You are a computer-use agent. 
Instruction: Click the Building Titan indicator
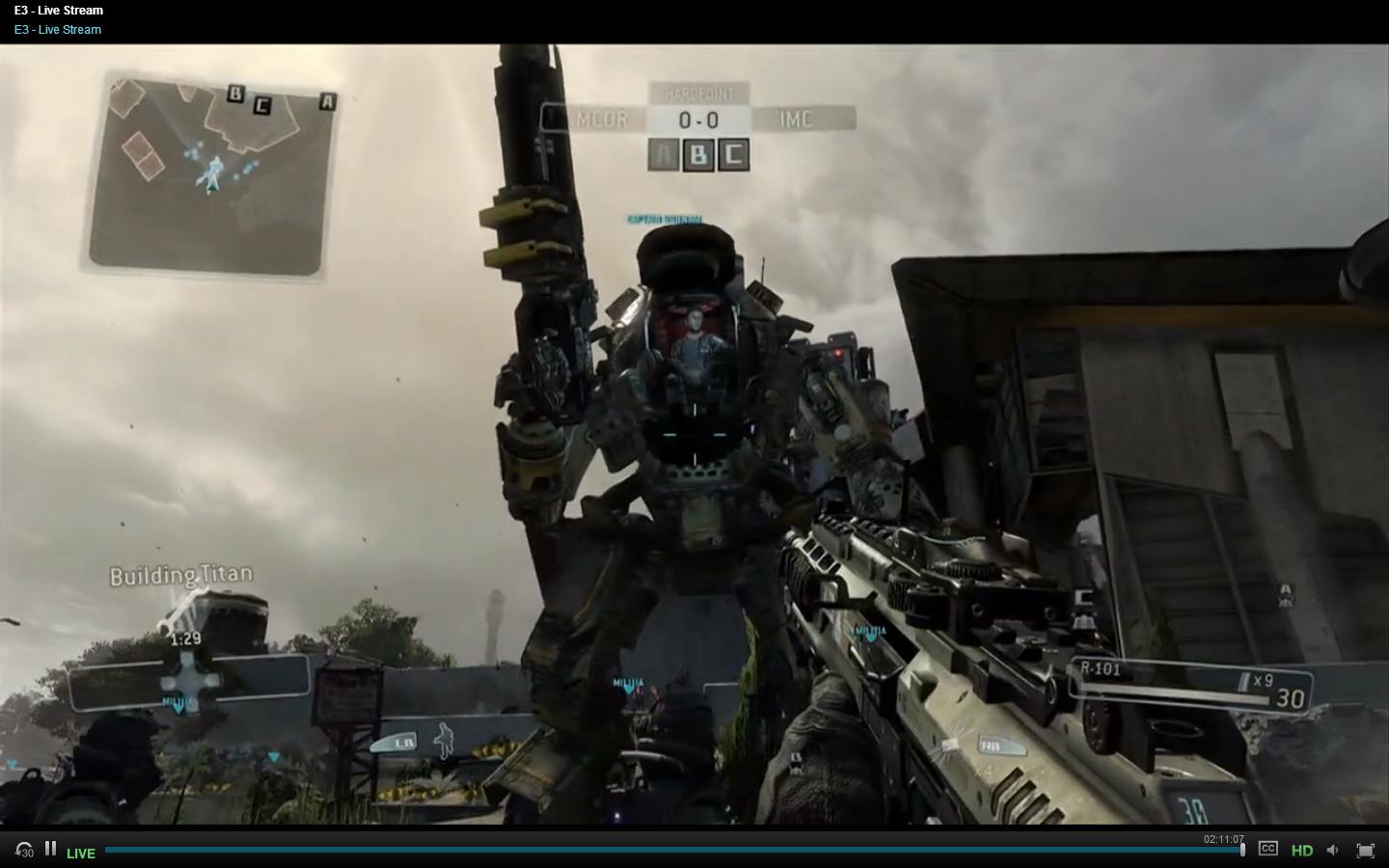click(181, 576)
